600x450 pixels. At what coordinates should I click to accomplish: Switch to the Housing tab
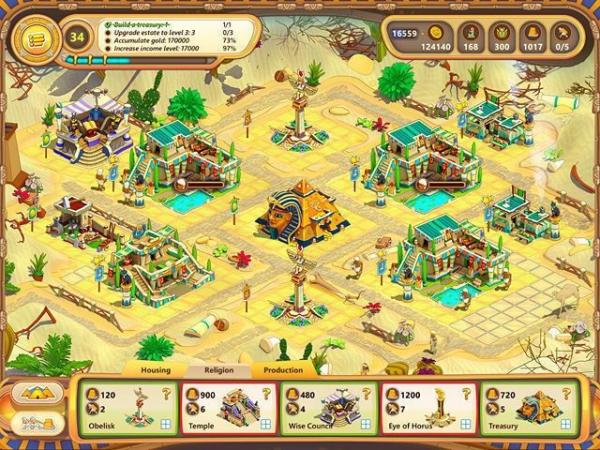pyautogui.click(x=155, y=370)
